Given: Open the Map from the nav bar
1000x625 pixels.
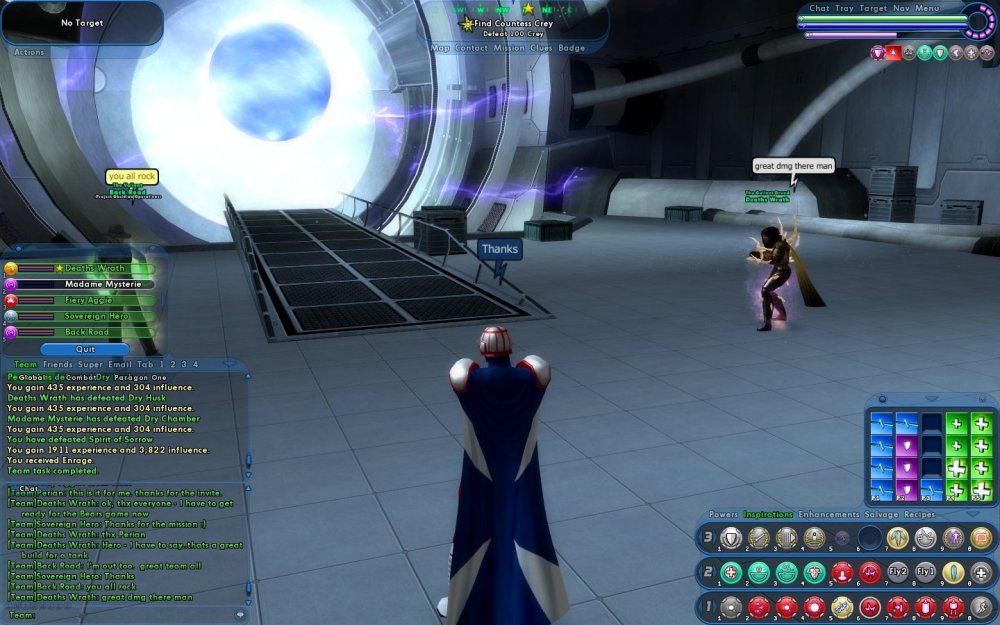Looking at the screenshot, I should click(440, 48).
